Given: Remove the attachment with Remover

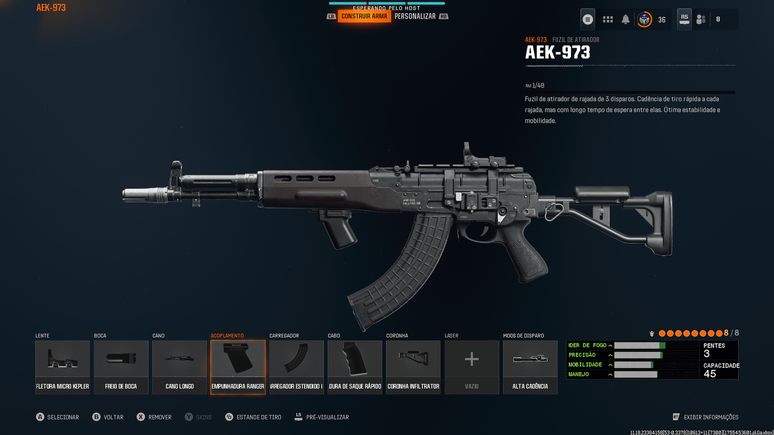Looking at the screenshot, I should (154, 417).
